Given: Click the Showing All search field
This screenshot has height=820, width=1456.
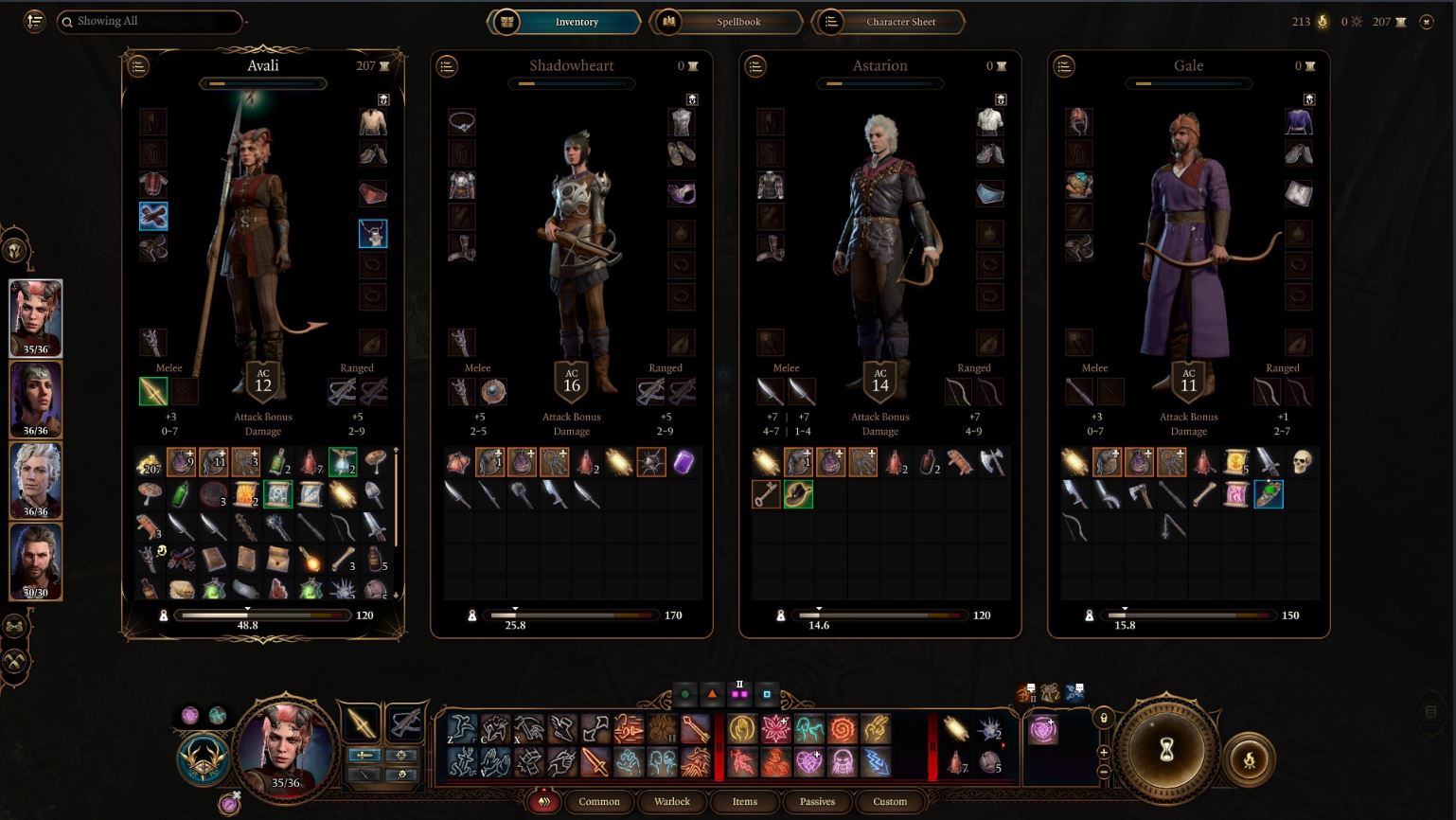Looking at the screenshot, I should click(x=151, y=21).
